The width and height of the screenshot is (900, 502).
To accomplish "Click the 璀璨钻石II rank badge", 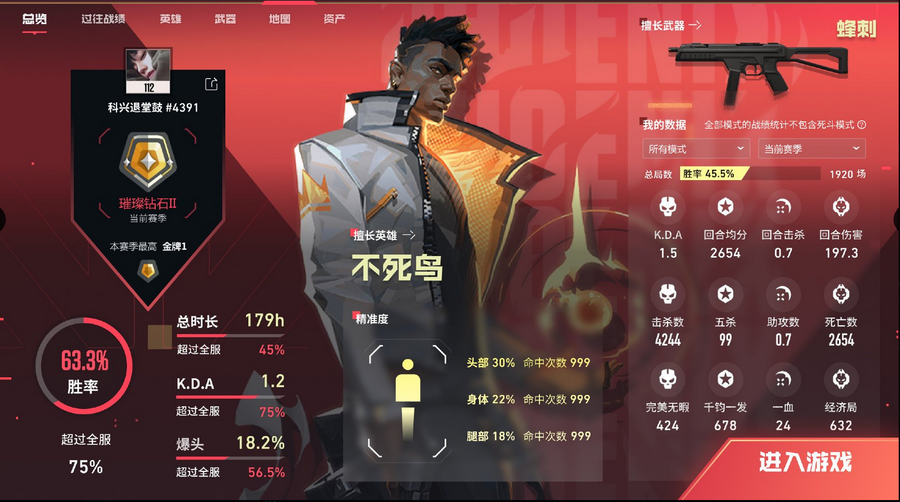I will (141, 162).
